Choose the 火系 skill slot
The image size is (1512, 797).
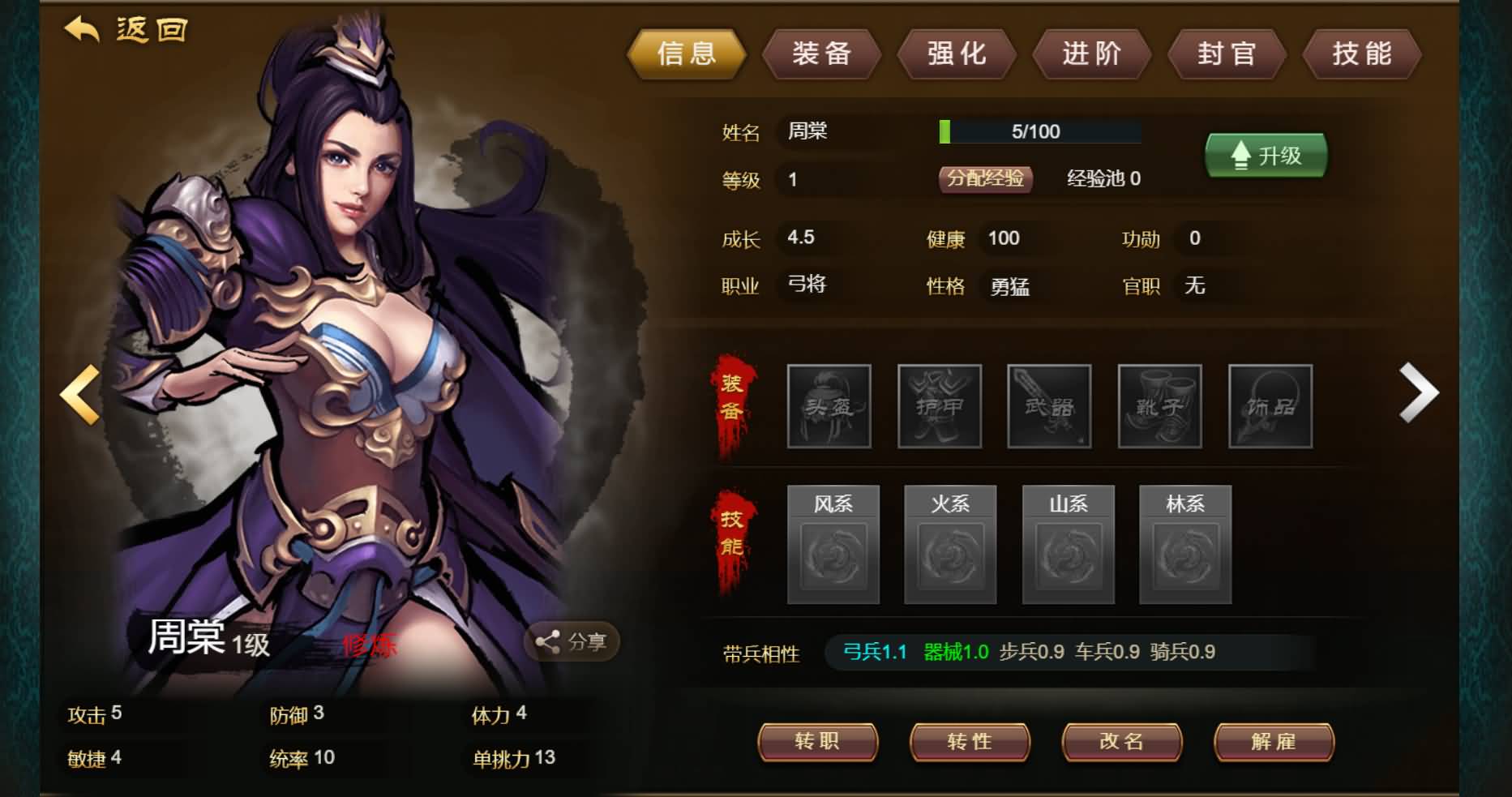coord(950,545)
